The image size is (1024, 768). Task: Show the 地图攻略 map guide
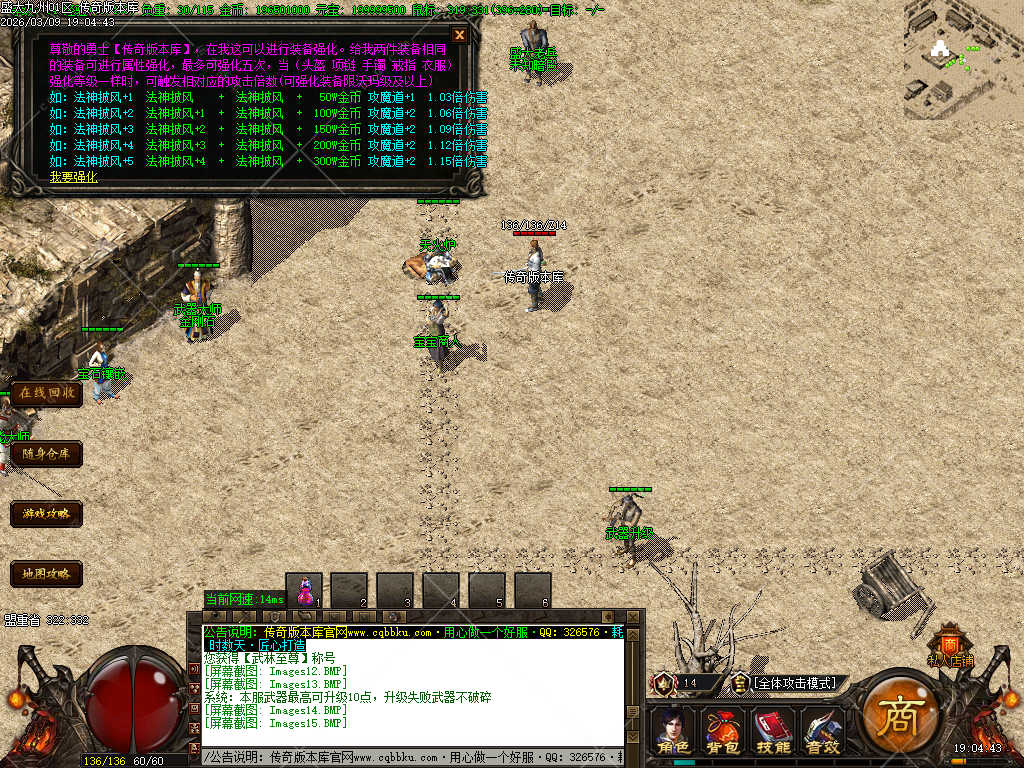coord(46,574)
